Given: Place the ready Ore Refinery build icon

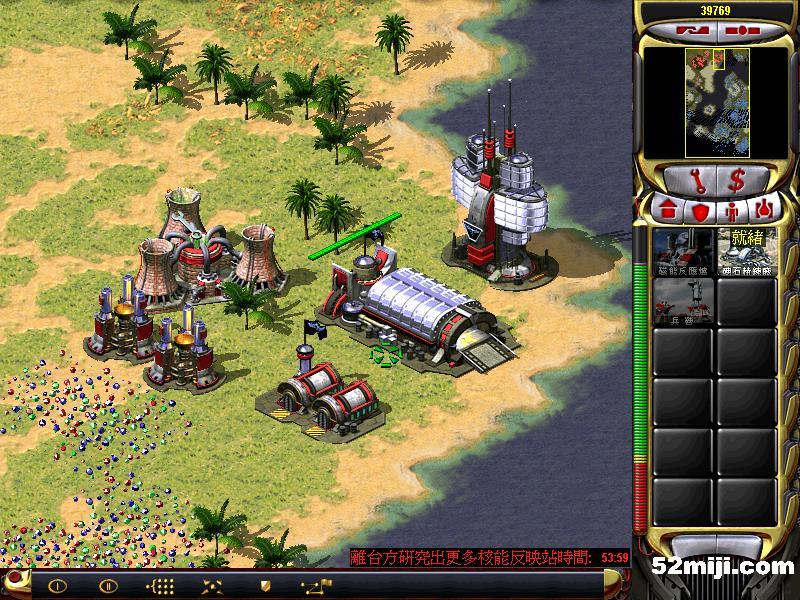Looking at the screenshot, I should tap(747, 251).
